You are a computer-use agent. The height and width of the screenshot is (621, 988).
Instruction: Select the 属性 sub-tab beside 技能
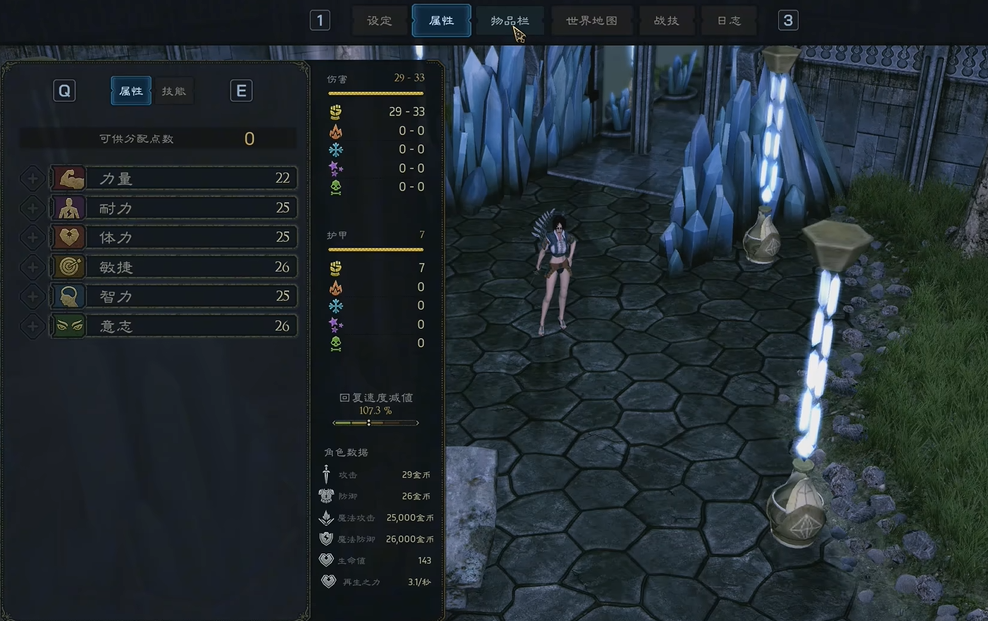tap(131, 91)
